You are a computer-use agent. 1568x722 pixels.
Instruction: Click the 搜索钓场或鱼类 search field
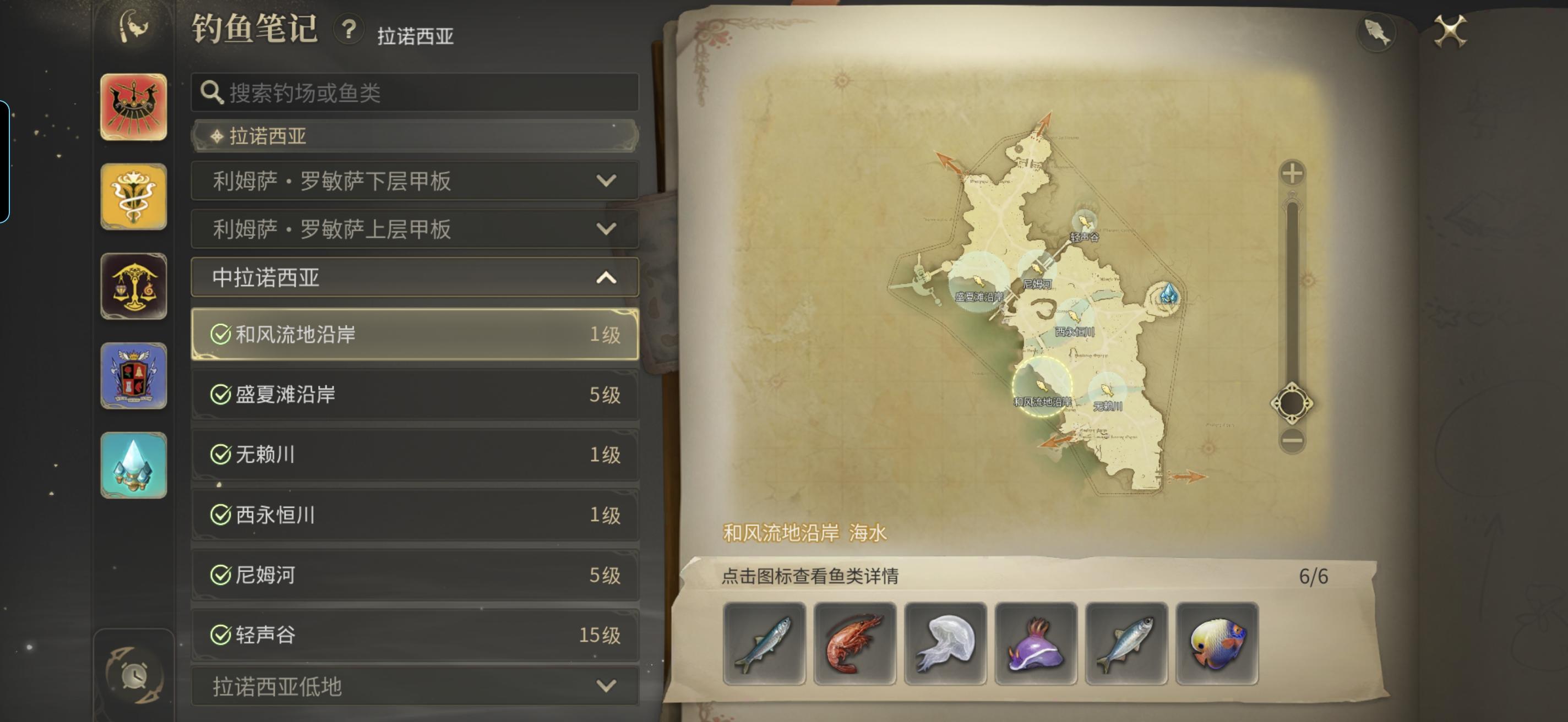[x=415, y=91]
